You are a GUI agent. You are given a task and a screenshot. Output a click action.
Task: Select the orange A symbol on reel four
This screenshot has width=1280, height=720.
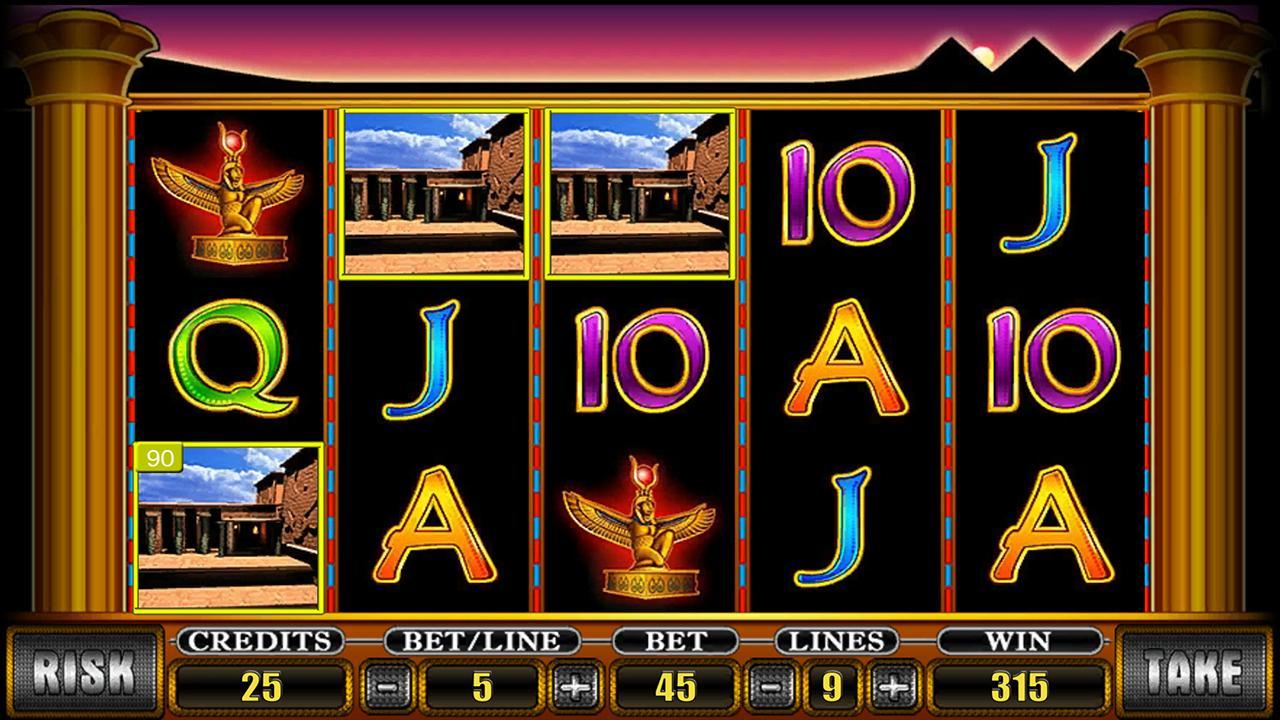pos(845,360)
